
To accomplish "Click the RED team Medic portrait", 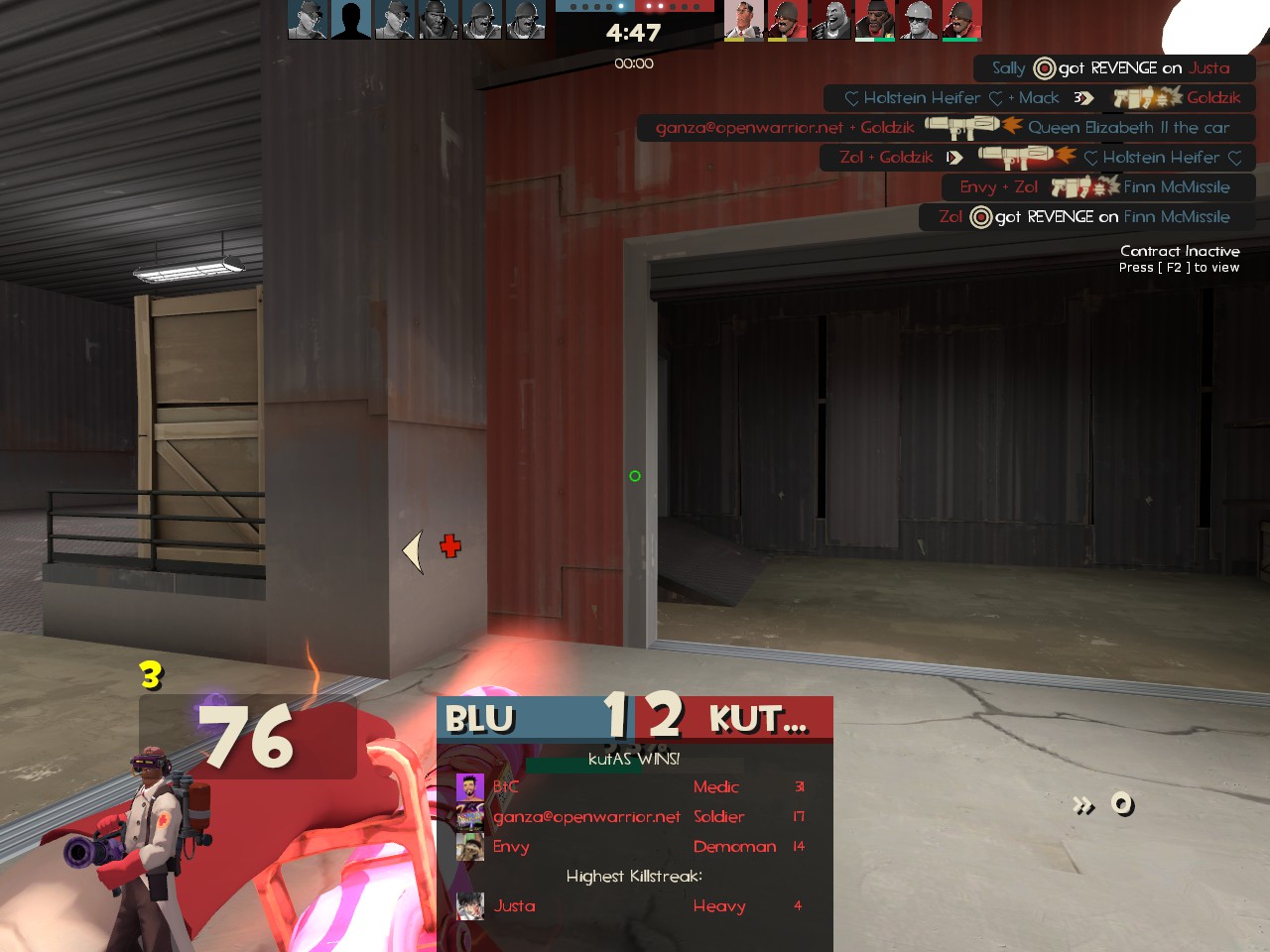I will tap(743, 20).
